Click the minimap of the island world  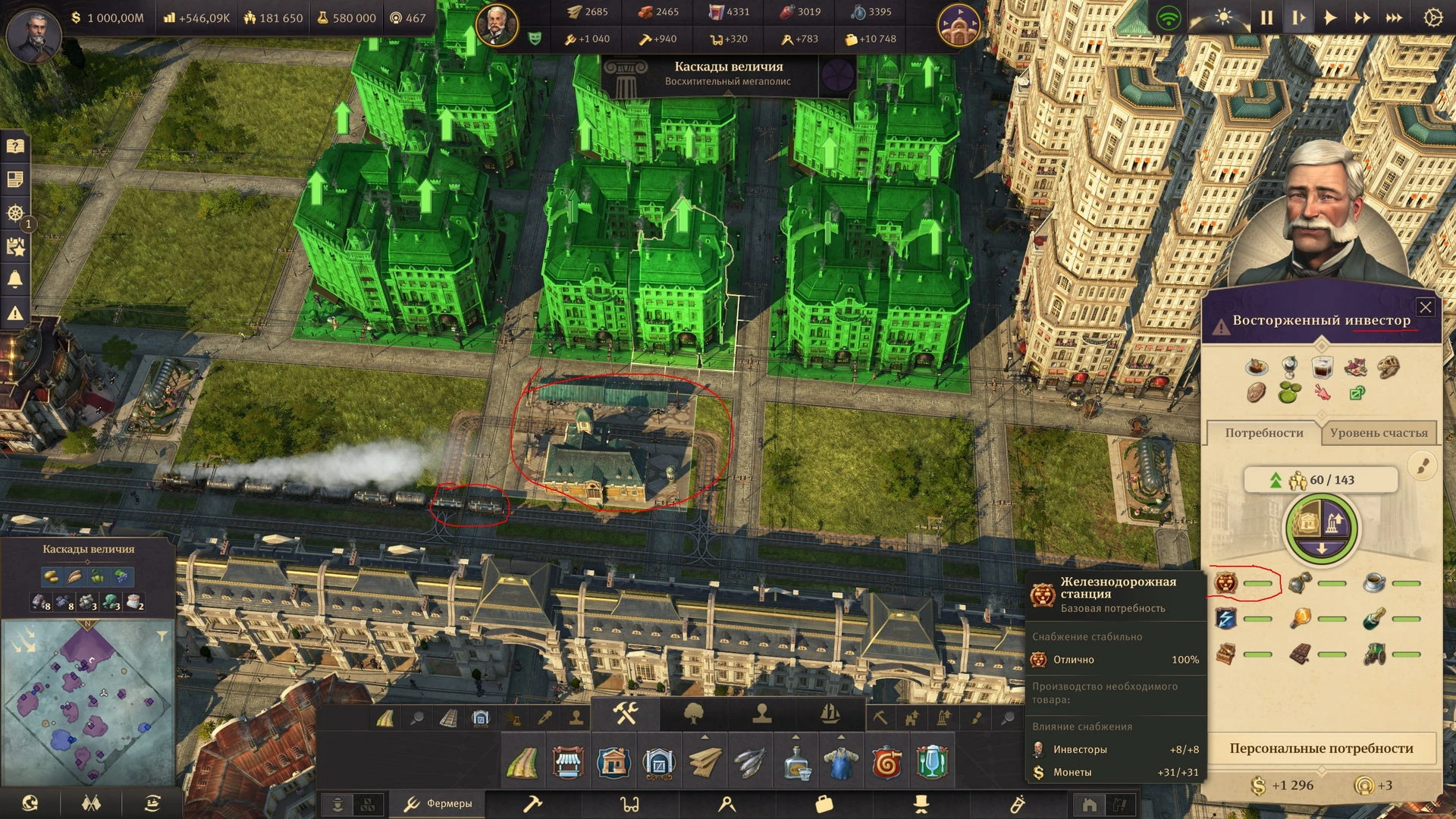coord(87,701)
